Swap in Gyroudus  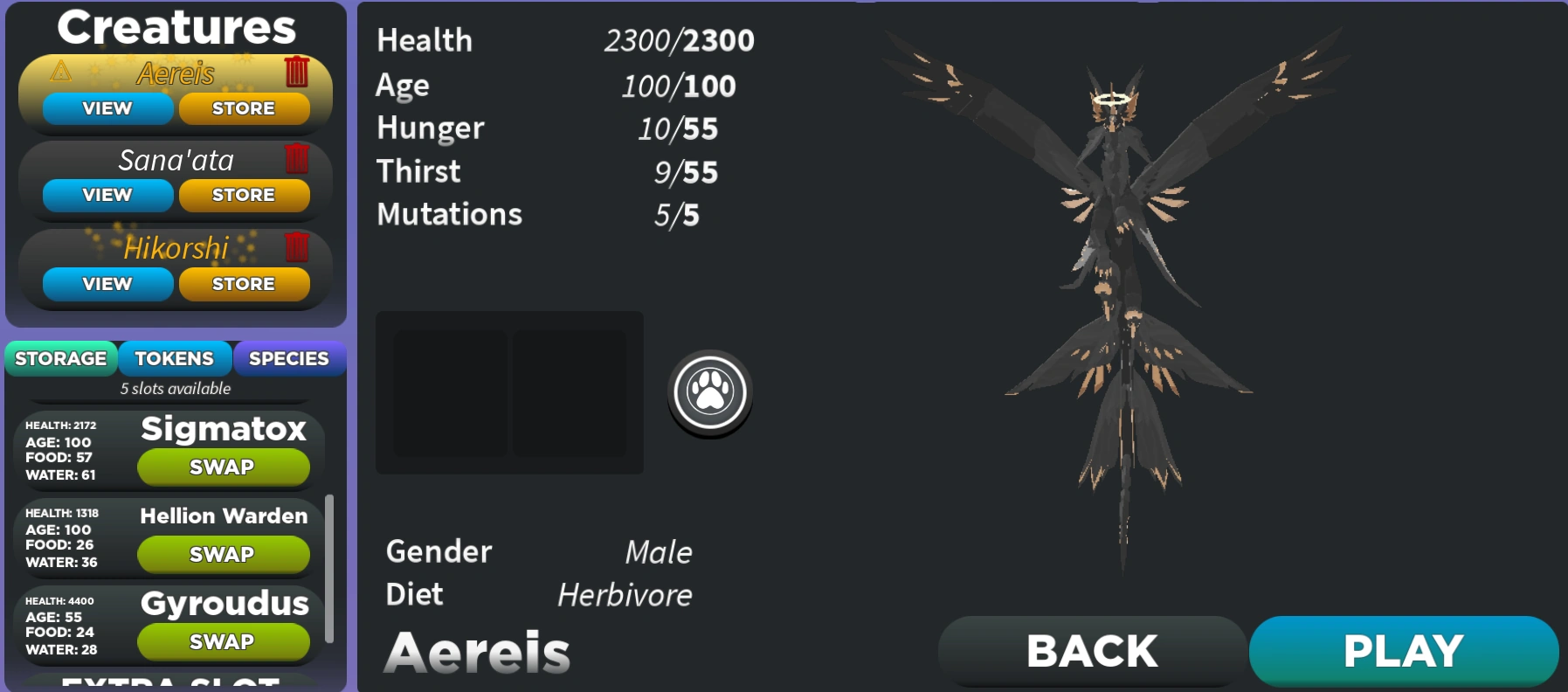pyautogui.click(x=223, y=642)
